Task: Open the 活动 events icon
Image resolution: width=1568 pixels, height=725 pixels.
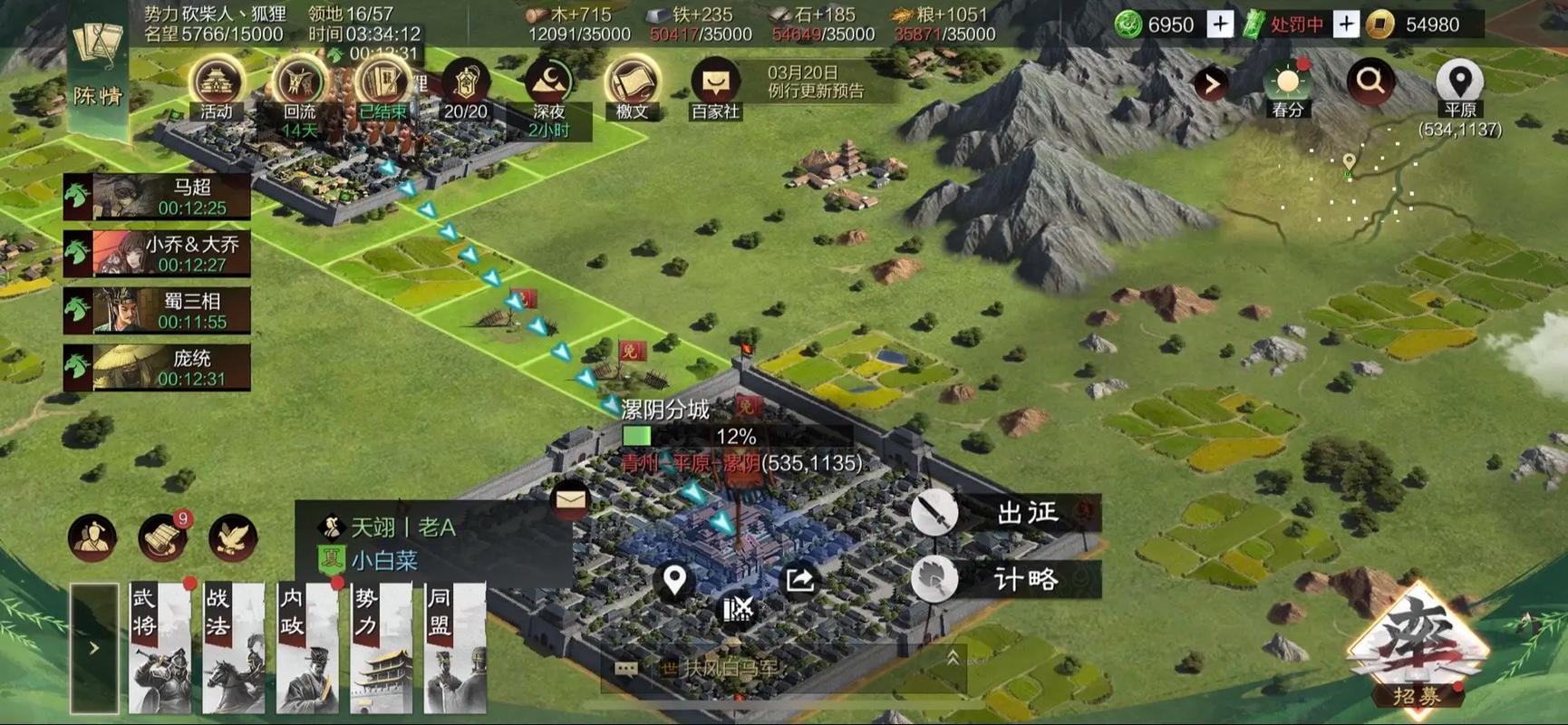Action: point(217,86)
